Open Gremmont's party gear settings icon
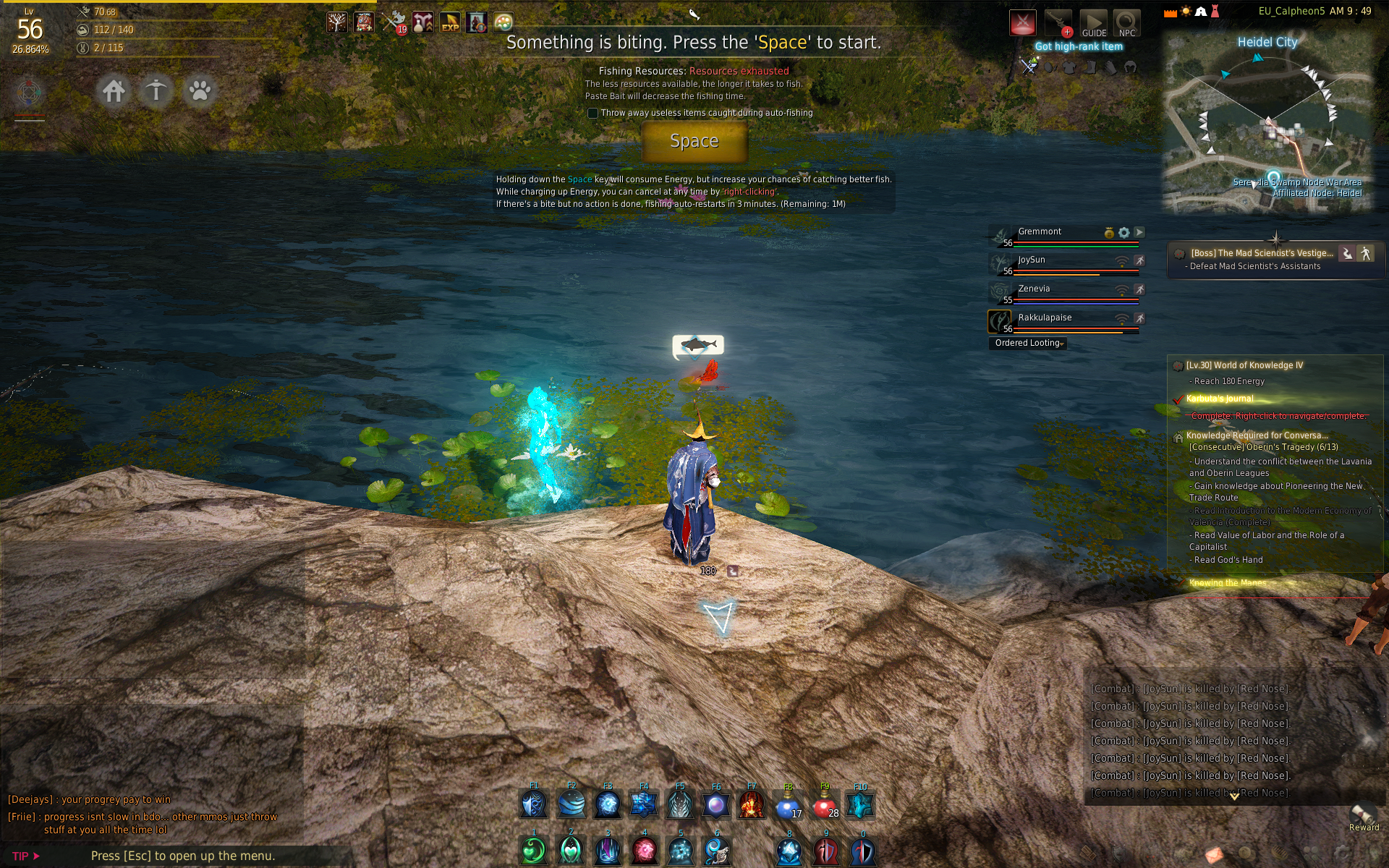Viewport: 1389px width, 868px height. pos(1123,232)
